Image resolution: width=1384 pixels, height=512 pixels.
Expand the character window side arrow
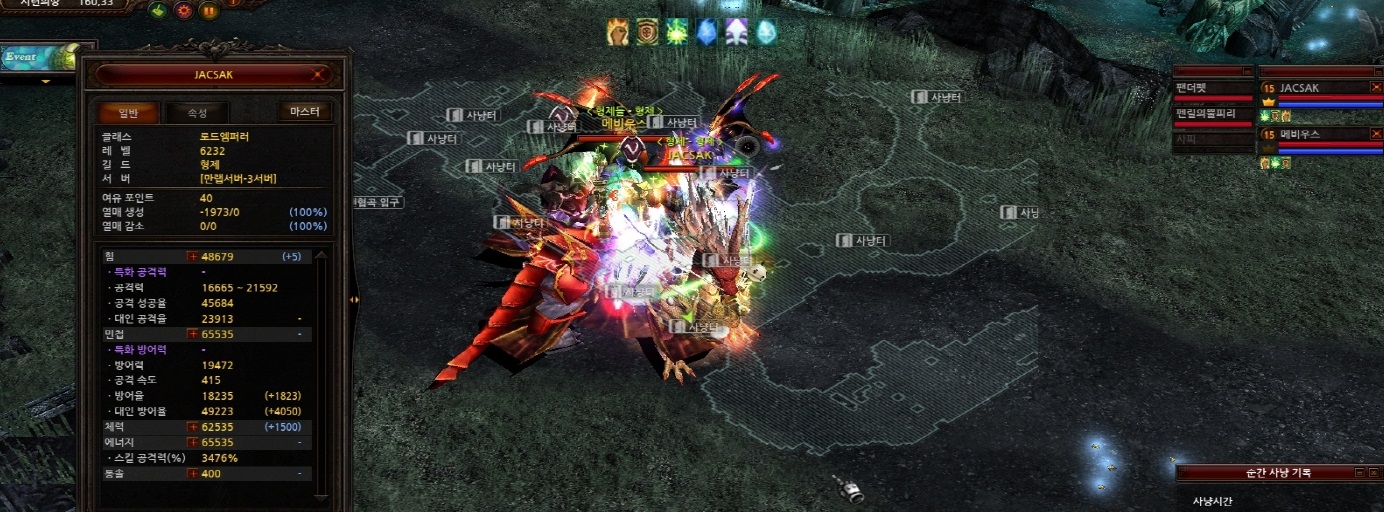(354, 299)
